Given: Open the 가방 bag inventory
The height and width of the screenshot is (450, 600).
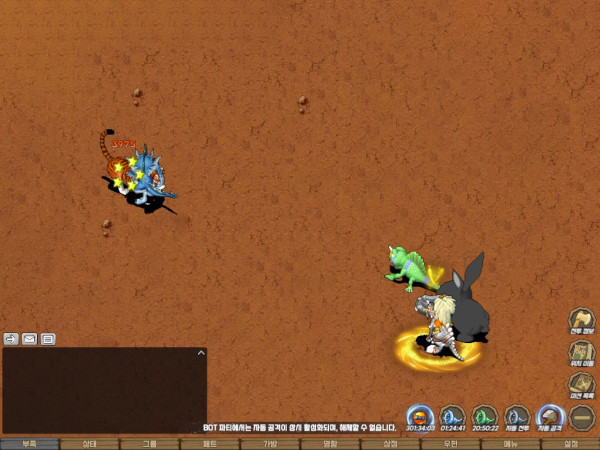Looking at the screenshot, I should (270, 443).
